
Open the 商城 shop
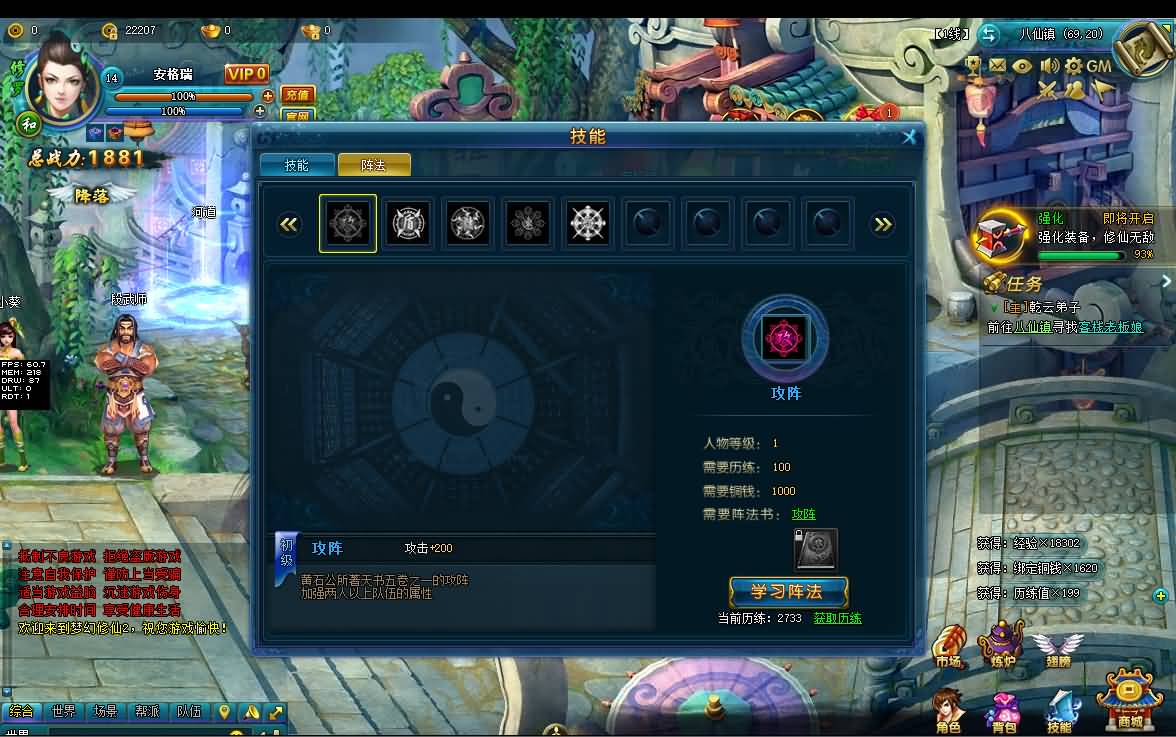(1129, 702)
